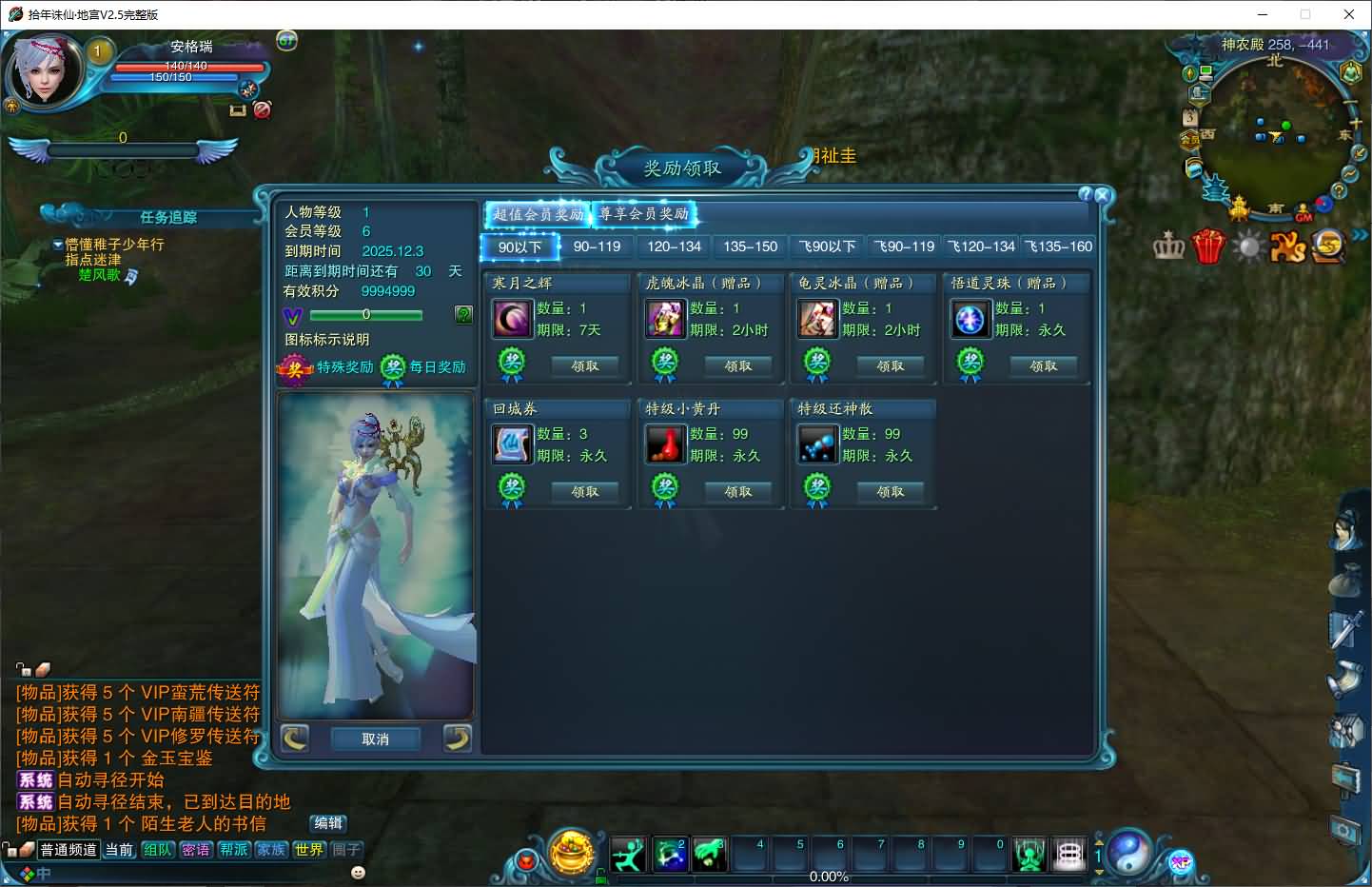Click the 编辑 button above chat channels
The height and width of the screenshot is (887, 1372).
(328, 823)
